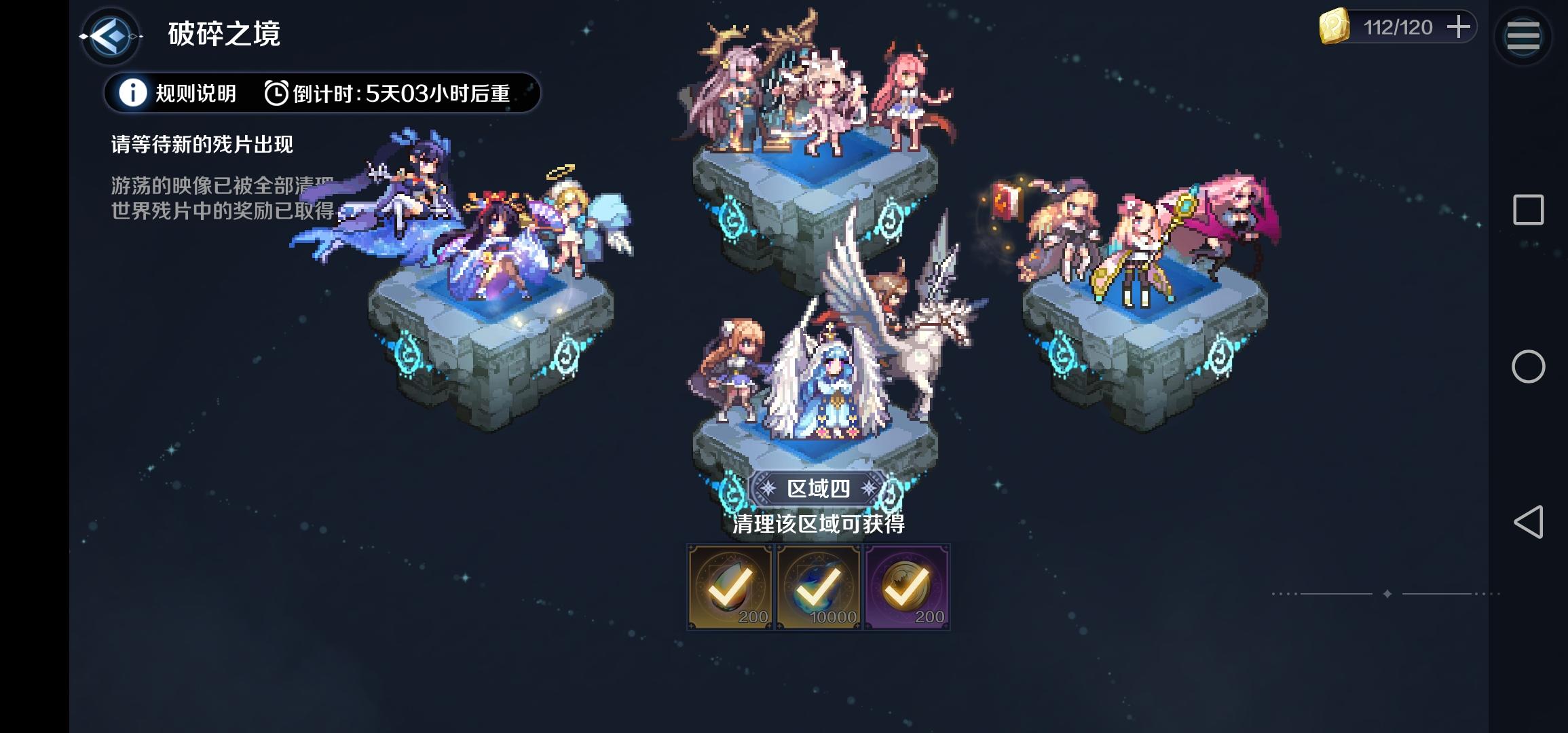Open the hamburger menu in top right corner

tap(1523, 37)
